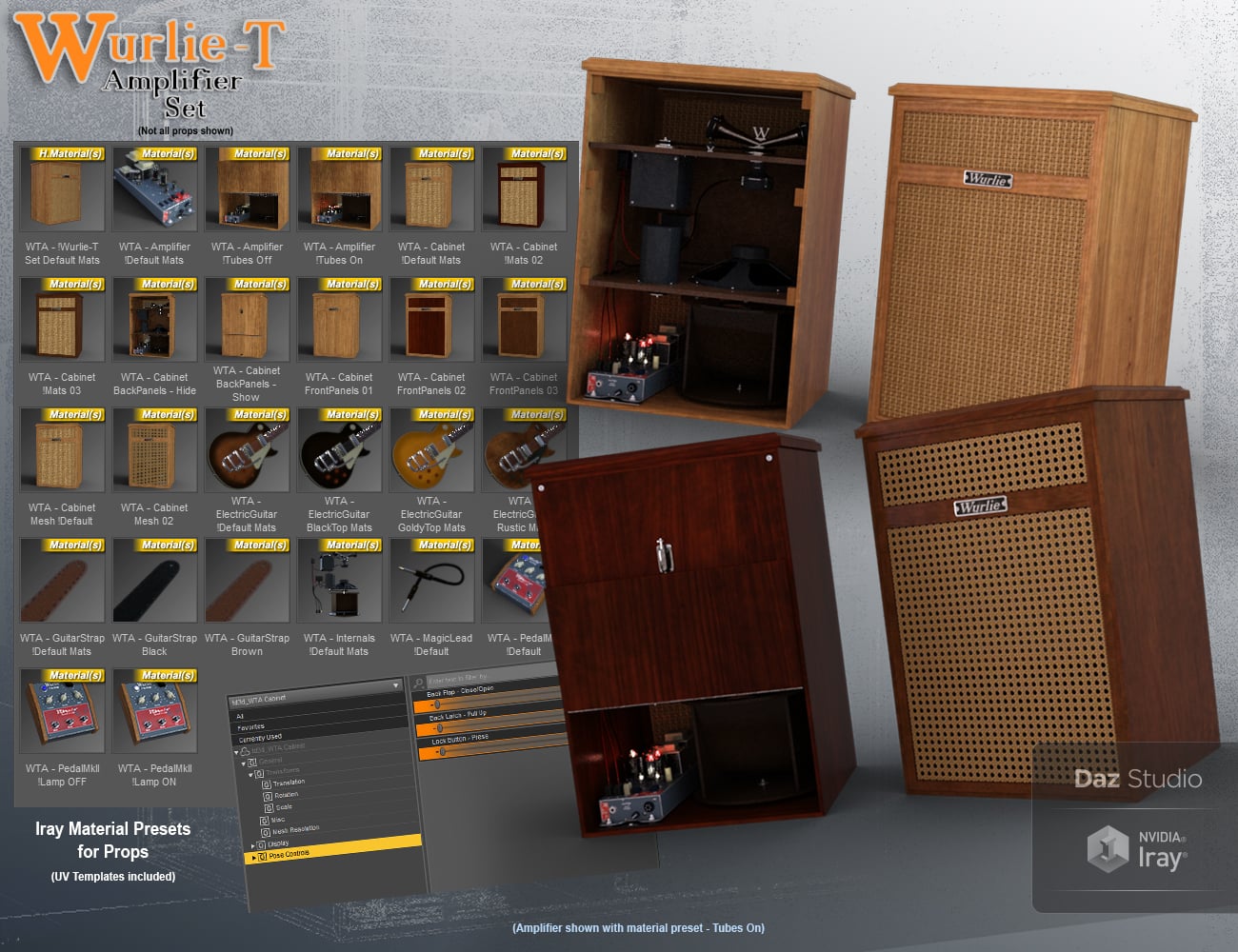This screenshot has height=952, width=1238.
Task: Apply the PedalMkII Lamp ON preset
Action: [x=154, y=709]
